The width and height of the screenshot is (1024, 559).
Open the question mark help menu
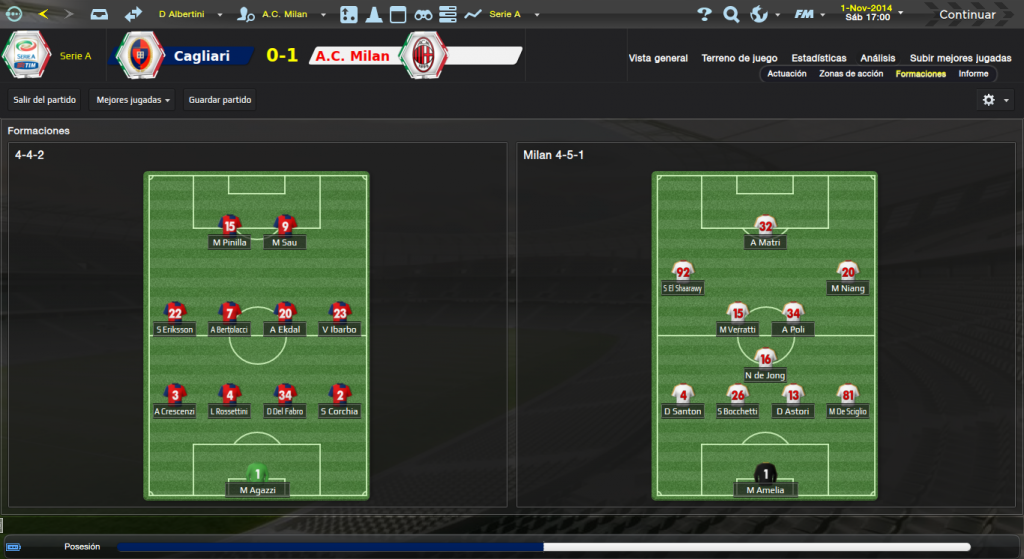tap(704, 14)
